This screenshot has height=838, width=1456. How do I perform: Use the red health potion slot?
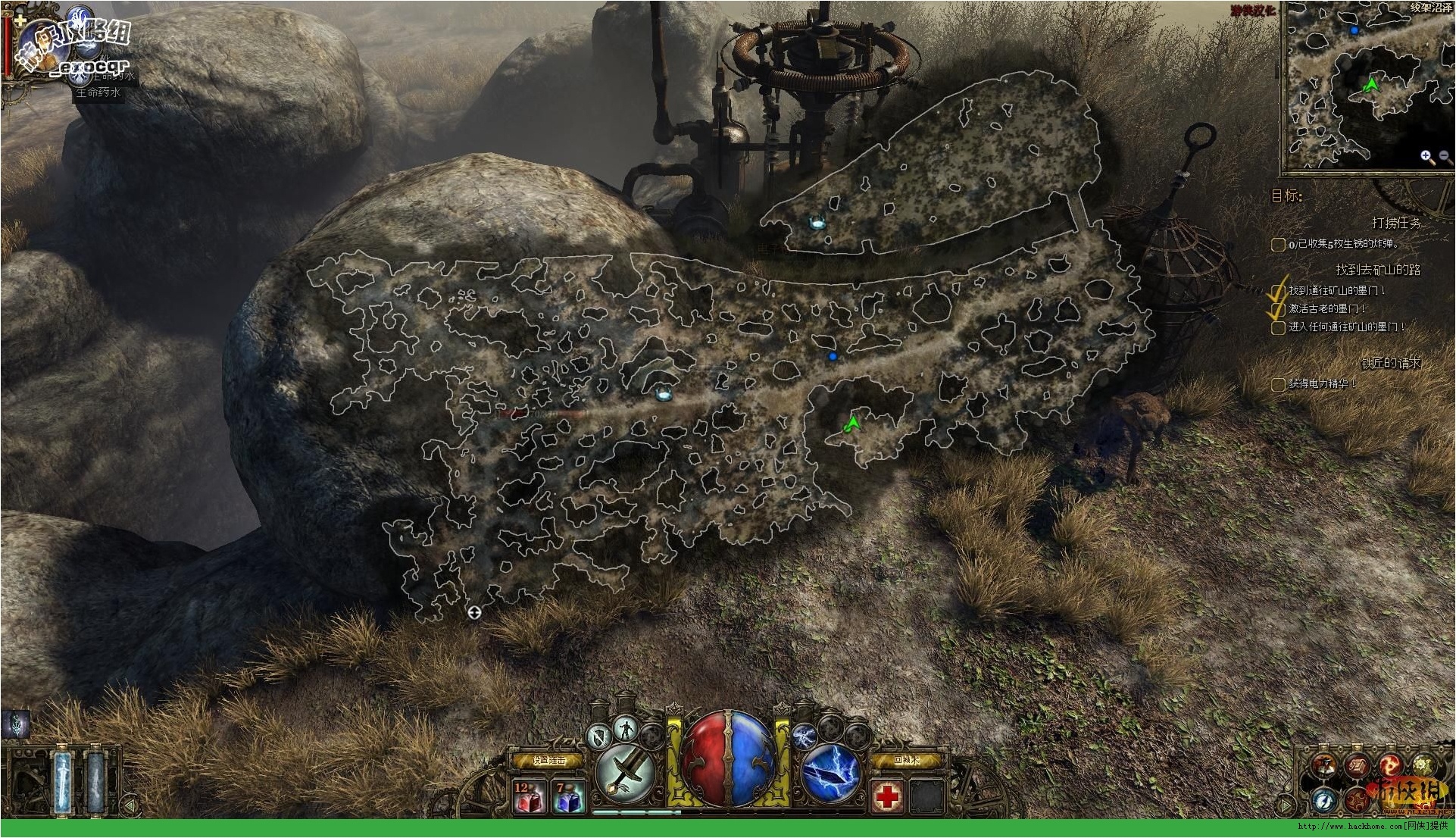[x=529, y=798]
